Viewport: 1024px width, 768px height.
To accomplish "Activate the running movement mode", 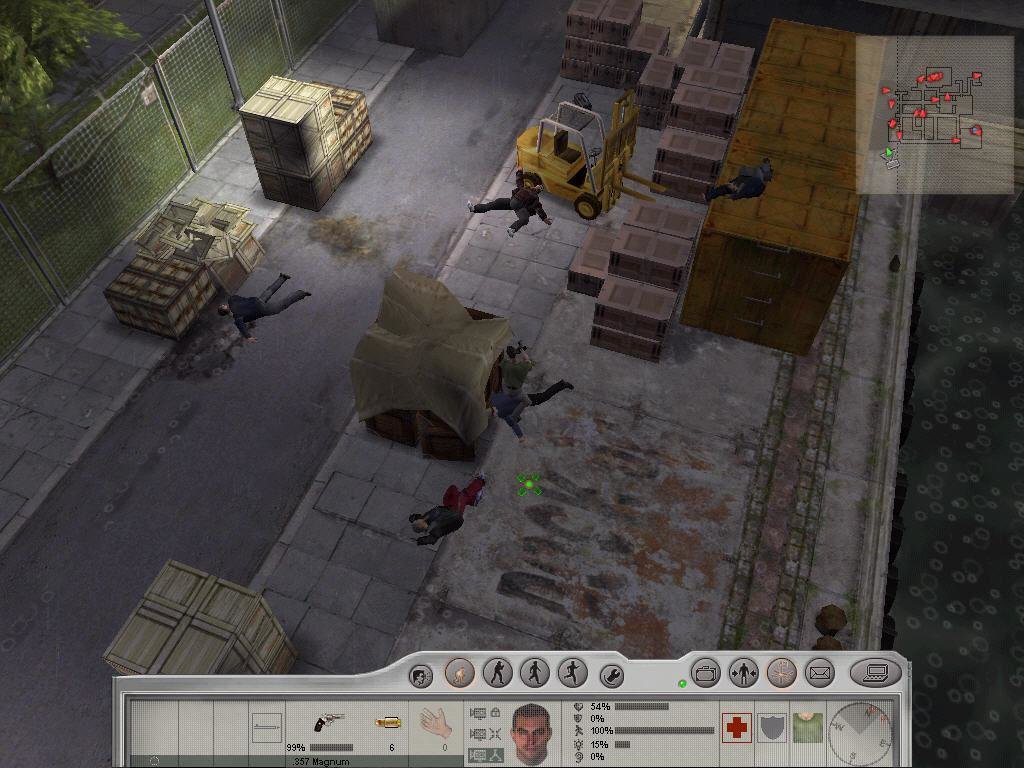I will tap(572, 673).
